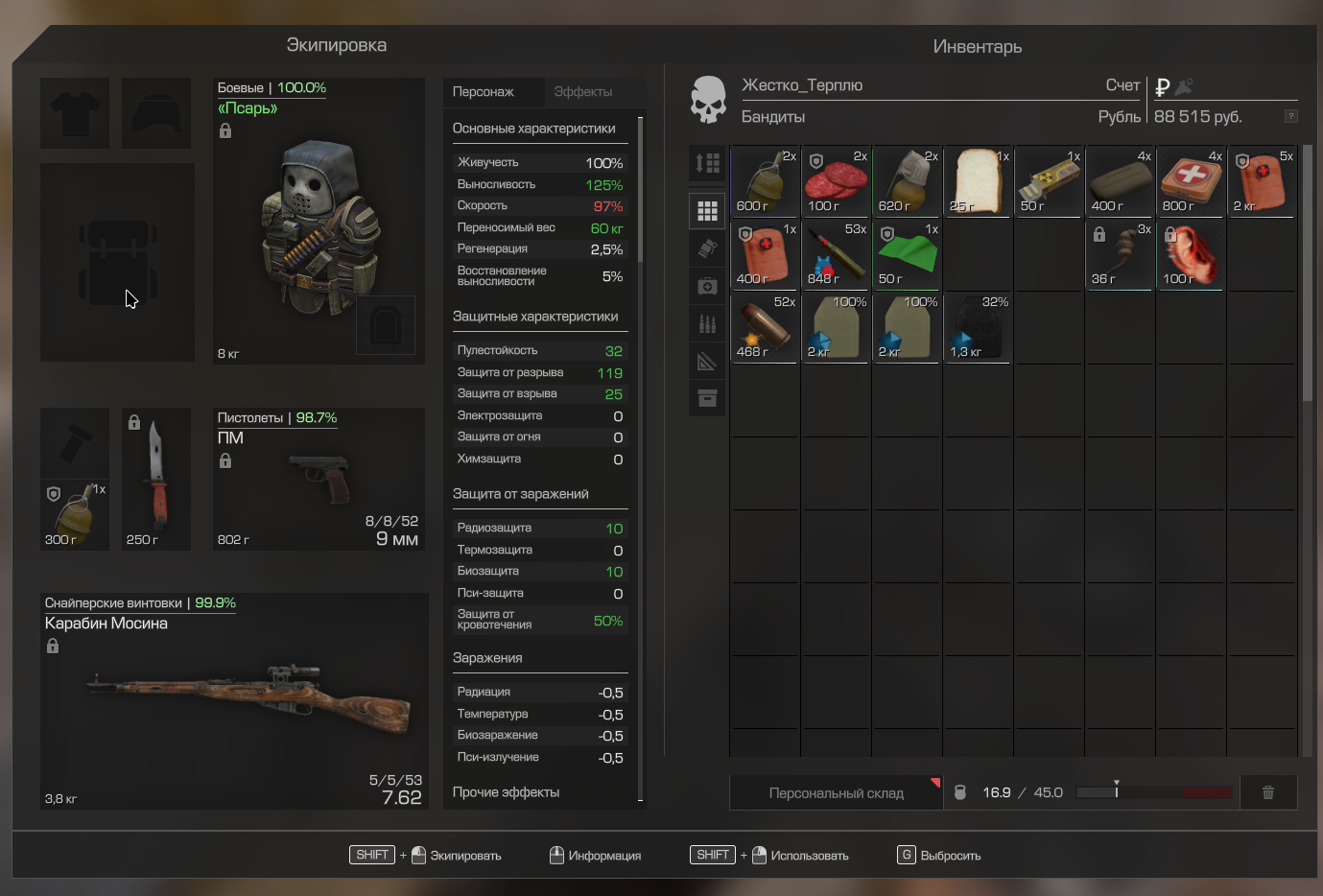Select the sliced sausage item
Viewport: 1323px width, 896px height.
(x=836, y=182)
